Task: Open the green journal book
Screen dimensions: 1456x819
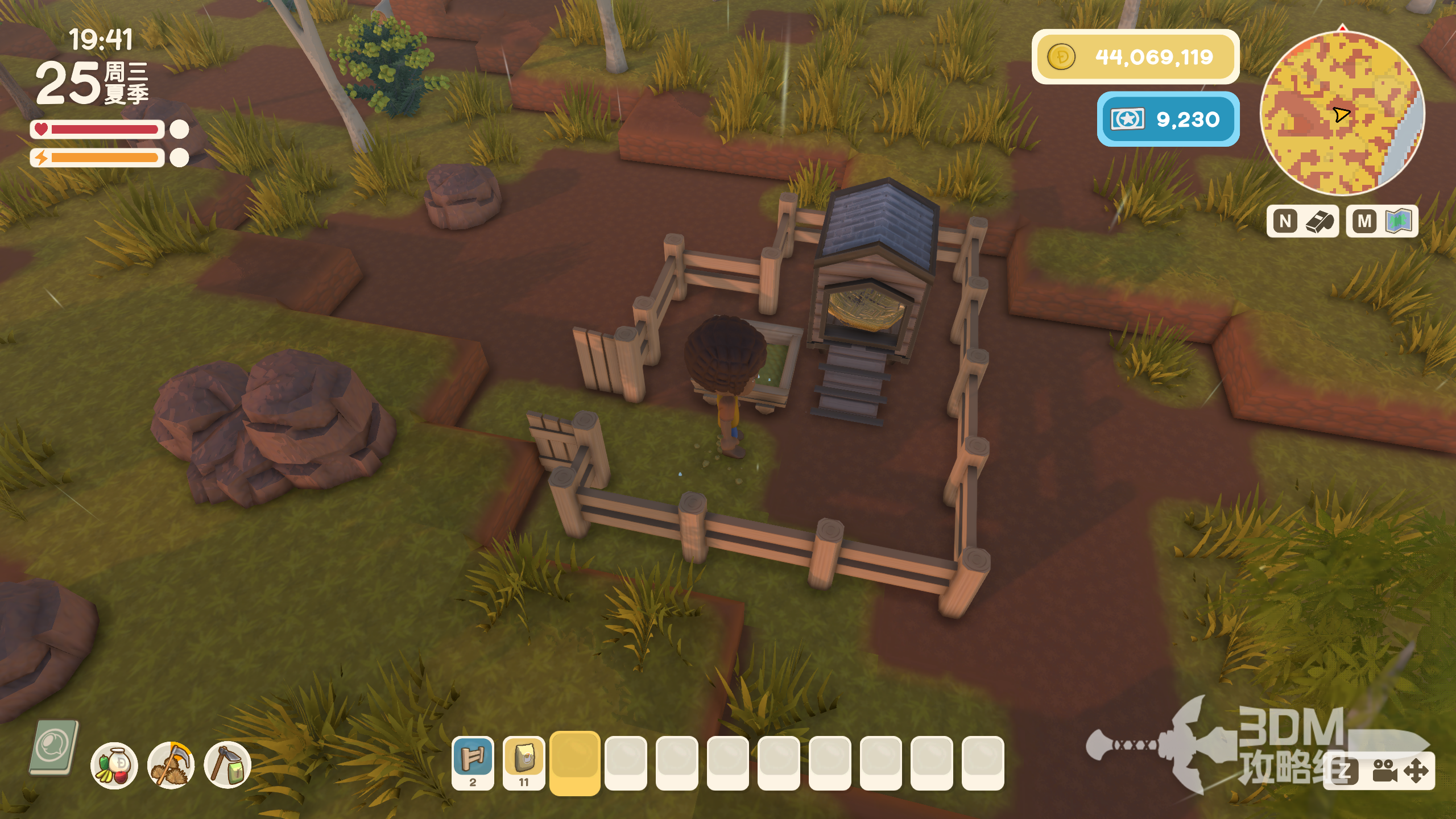Action: tap(54, 747)
